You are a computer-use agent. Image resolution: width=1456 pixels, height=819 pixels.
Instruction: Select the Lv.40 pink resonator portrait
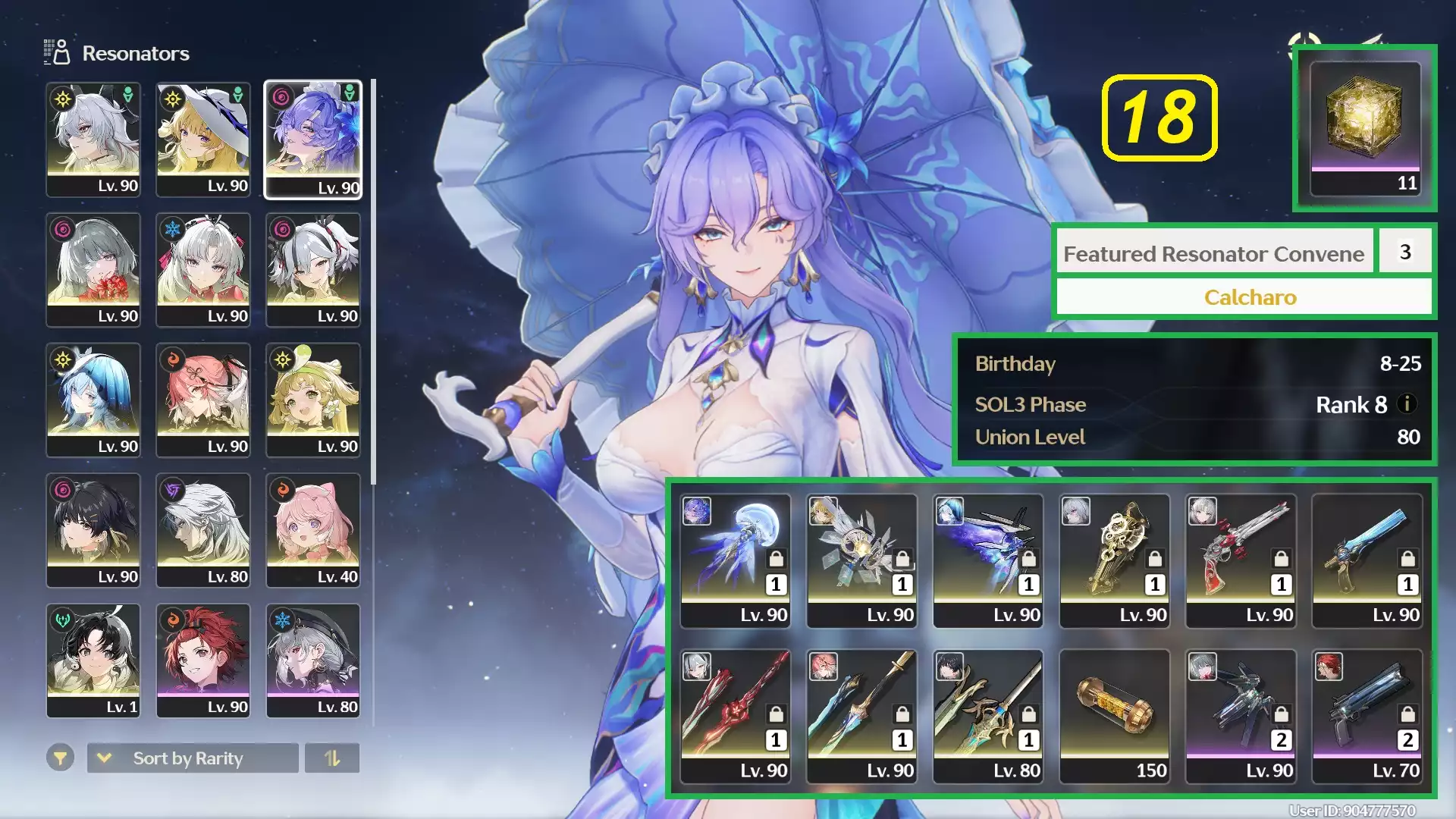[313, 531]
